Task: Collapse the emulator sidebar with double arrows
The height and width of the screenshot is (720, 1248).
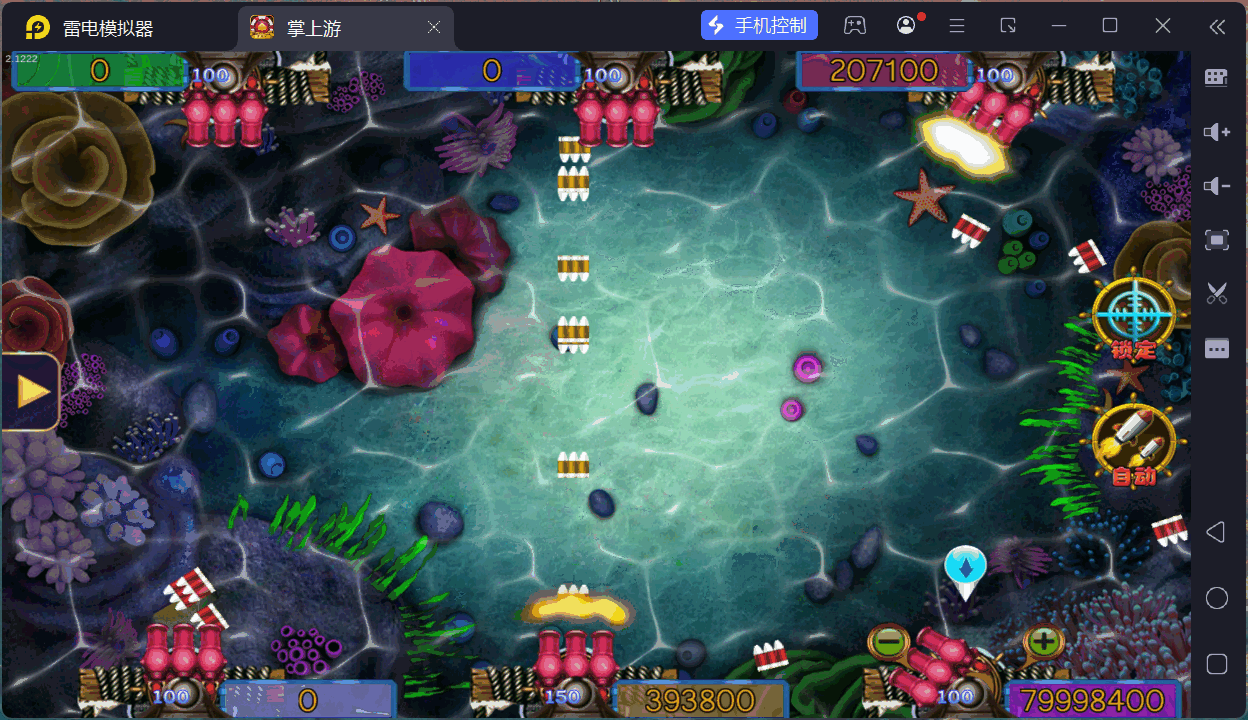Action: click(x=1216, y=27)
